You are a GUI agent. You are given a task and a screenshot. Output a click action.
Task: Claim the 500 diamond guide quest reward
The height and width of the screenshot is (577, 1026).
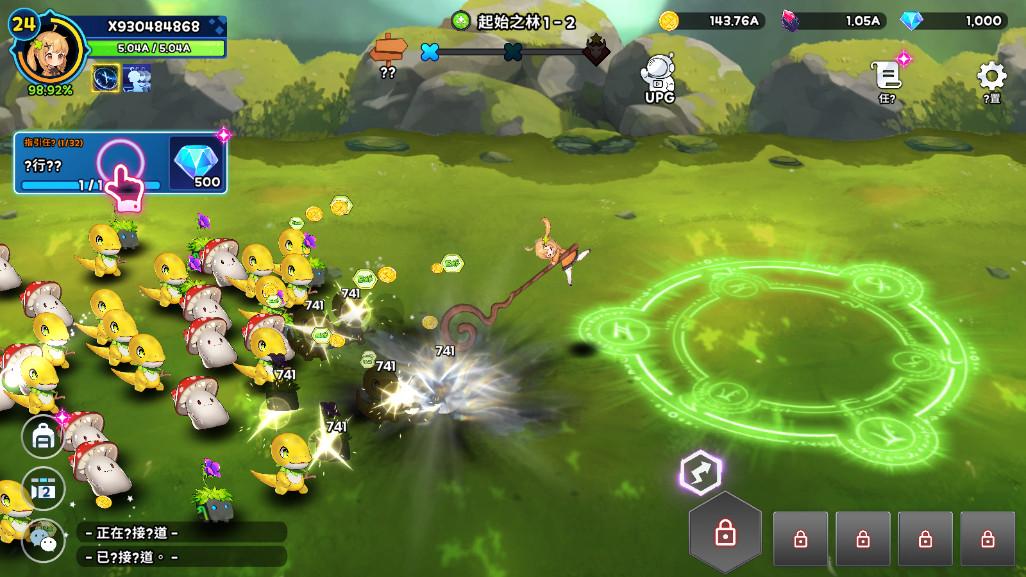(x=197, y=162)
